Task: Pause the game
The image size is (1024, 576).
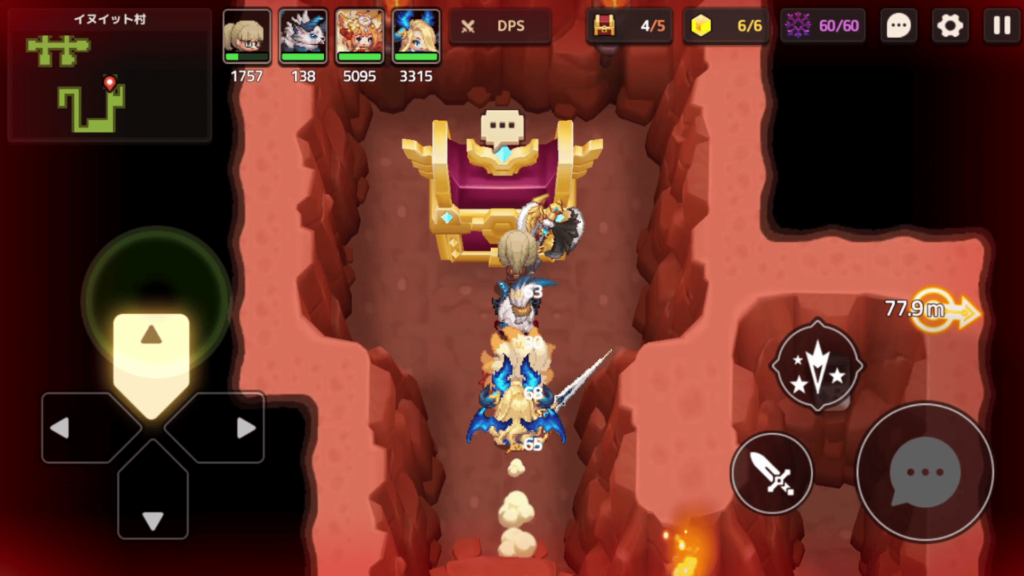Action: [x=1001, y=25]
